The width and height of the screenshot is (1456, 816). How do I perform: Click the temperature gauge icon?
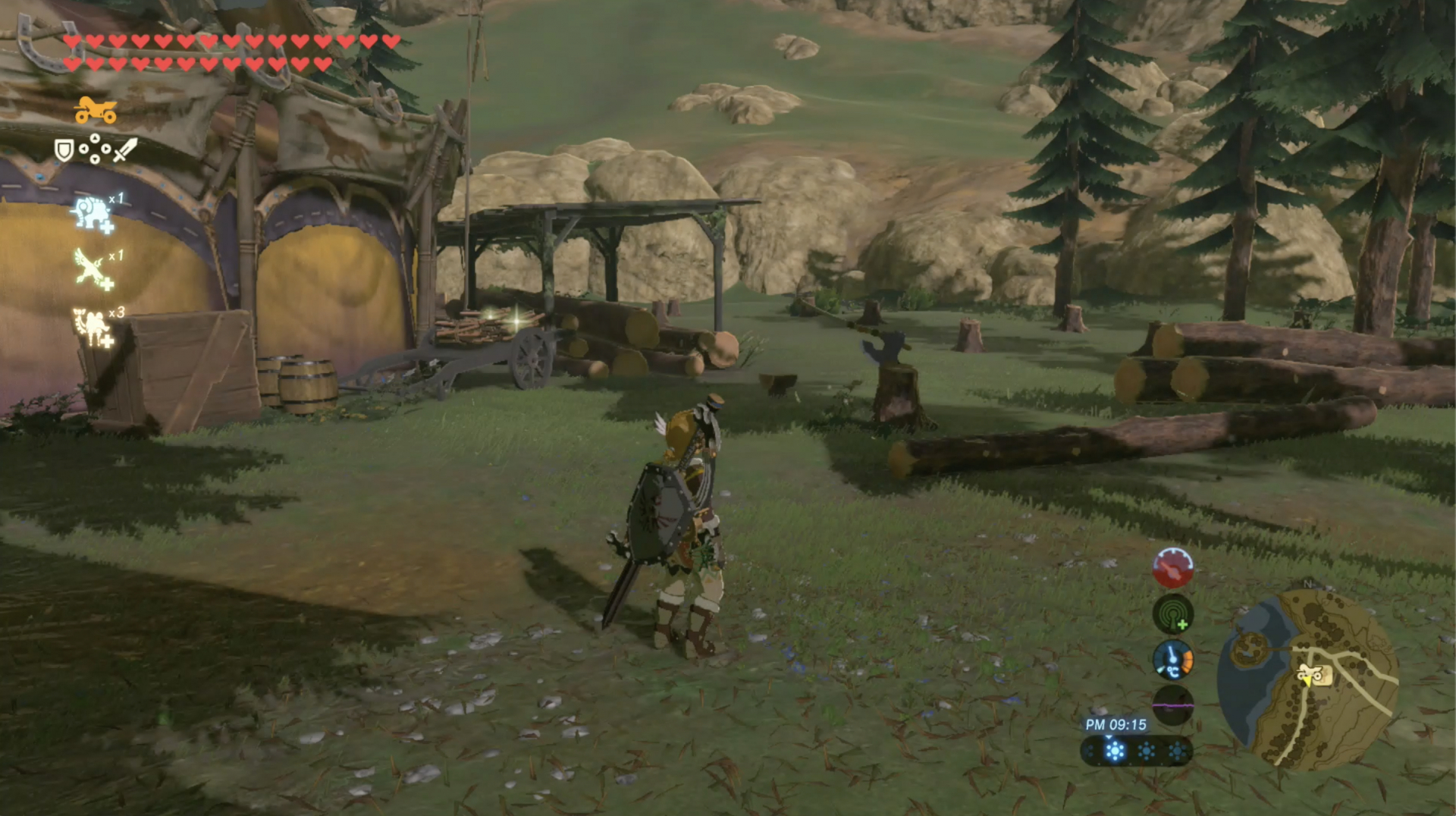(1172, 659)
